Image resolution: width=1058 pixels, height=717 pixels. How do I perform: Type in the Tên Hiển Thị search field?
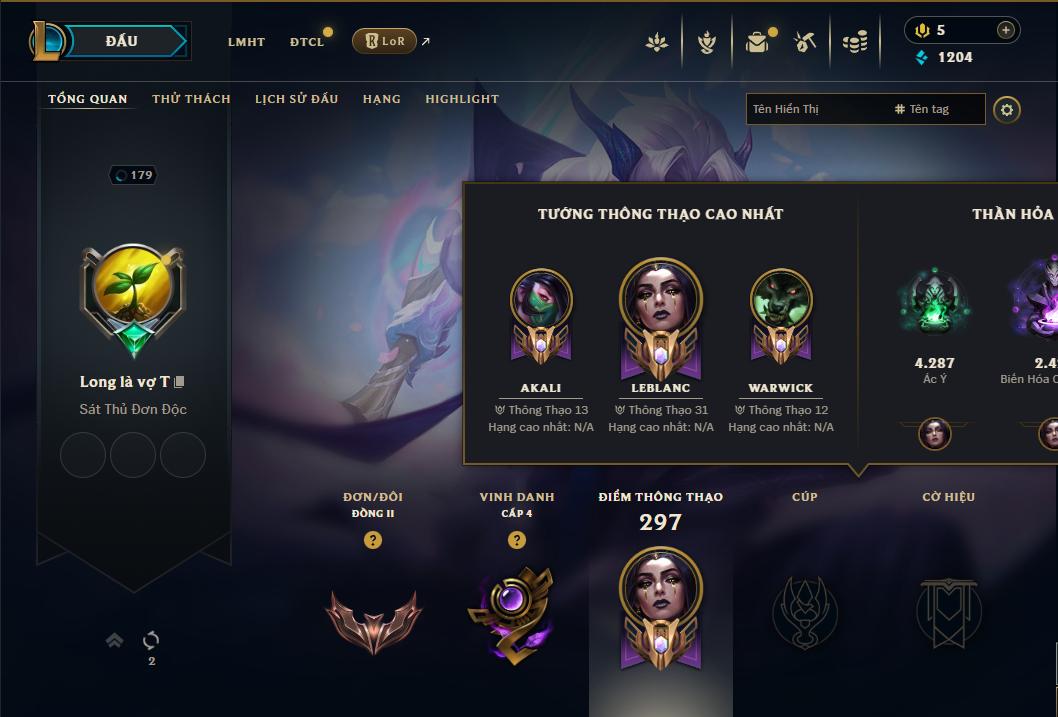pos(815,109)
